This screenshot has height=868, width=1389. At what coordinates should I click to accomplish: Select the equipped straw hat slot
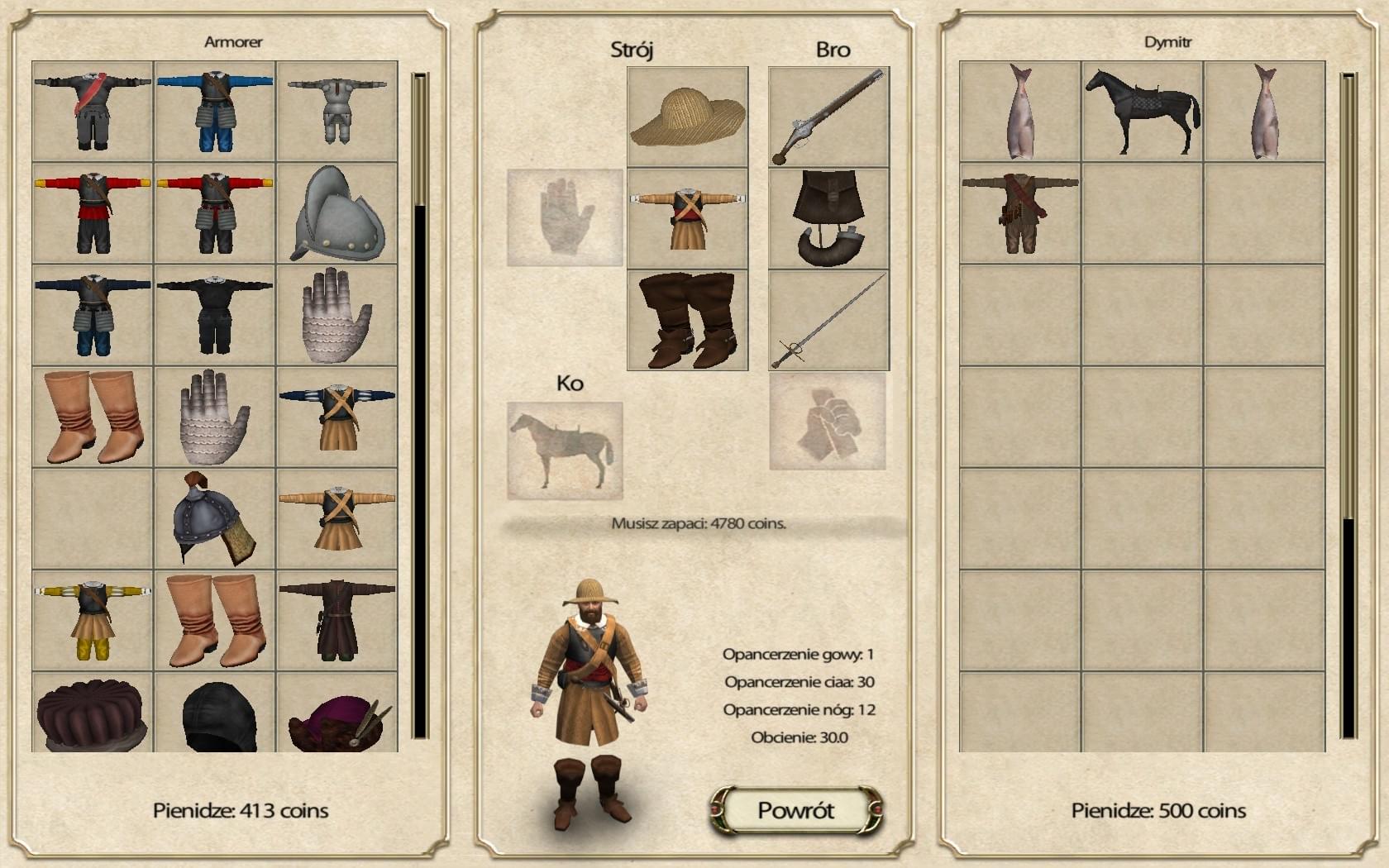click(x=687, y=117)
